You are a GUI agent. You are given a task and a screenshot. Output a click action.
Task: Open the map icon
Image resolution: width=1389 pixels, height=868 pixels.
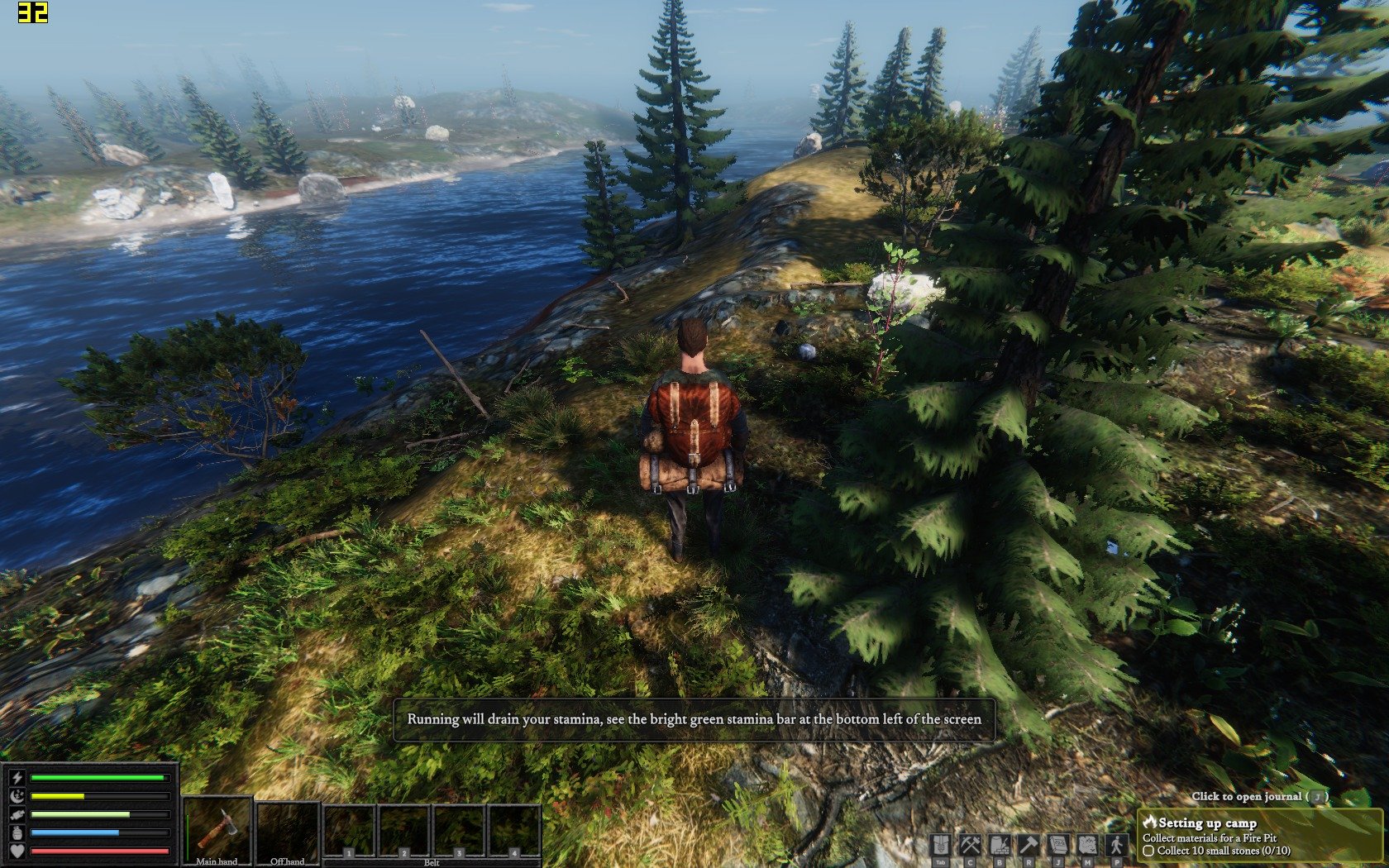click(x=1087, y=845)
